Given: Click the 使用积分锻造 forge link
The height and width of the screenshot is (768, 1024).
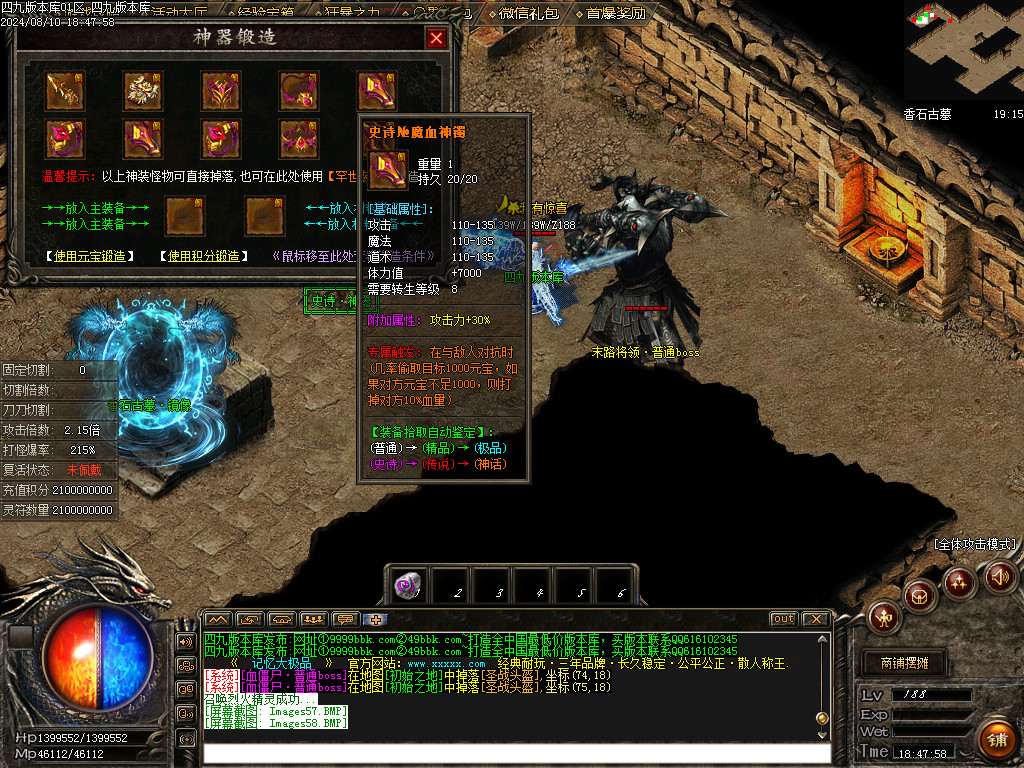Looking at the screenshot, I should [x=206, y=256].
